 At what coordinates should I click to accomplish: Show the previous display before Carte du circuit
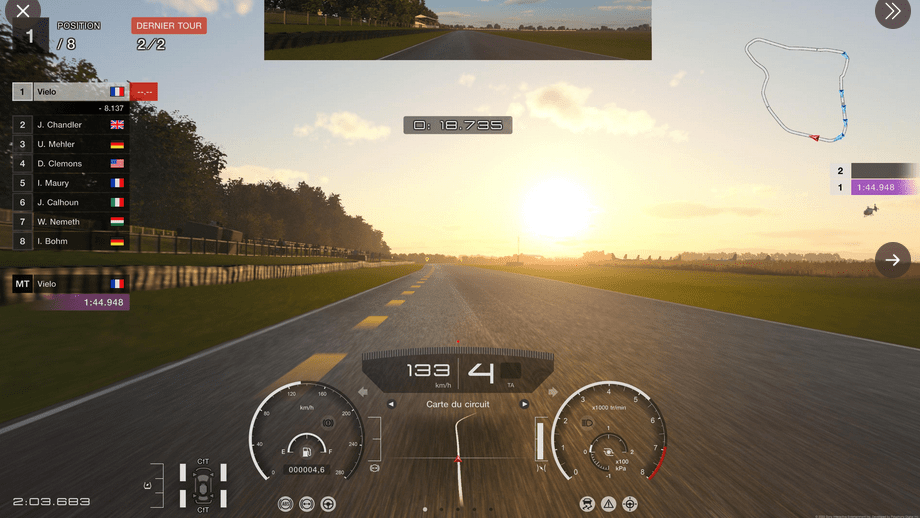[391, 405]
